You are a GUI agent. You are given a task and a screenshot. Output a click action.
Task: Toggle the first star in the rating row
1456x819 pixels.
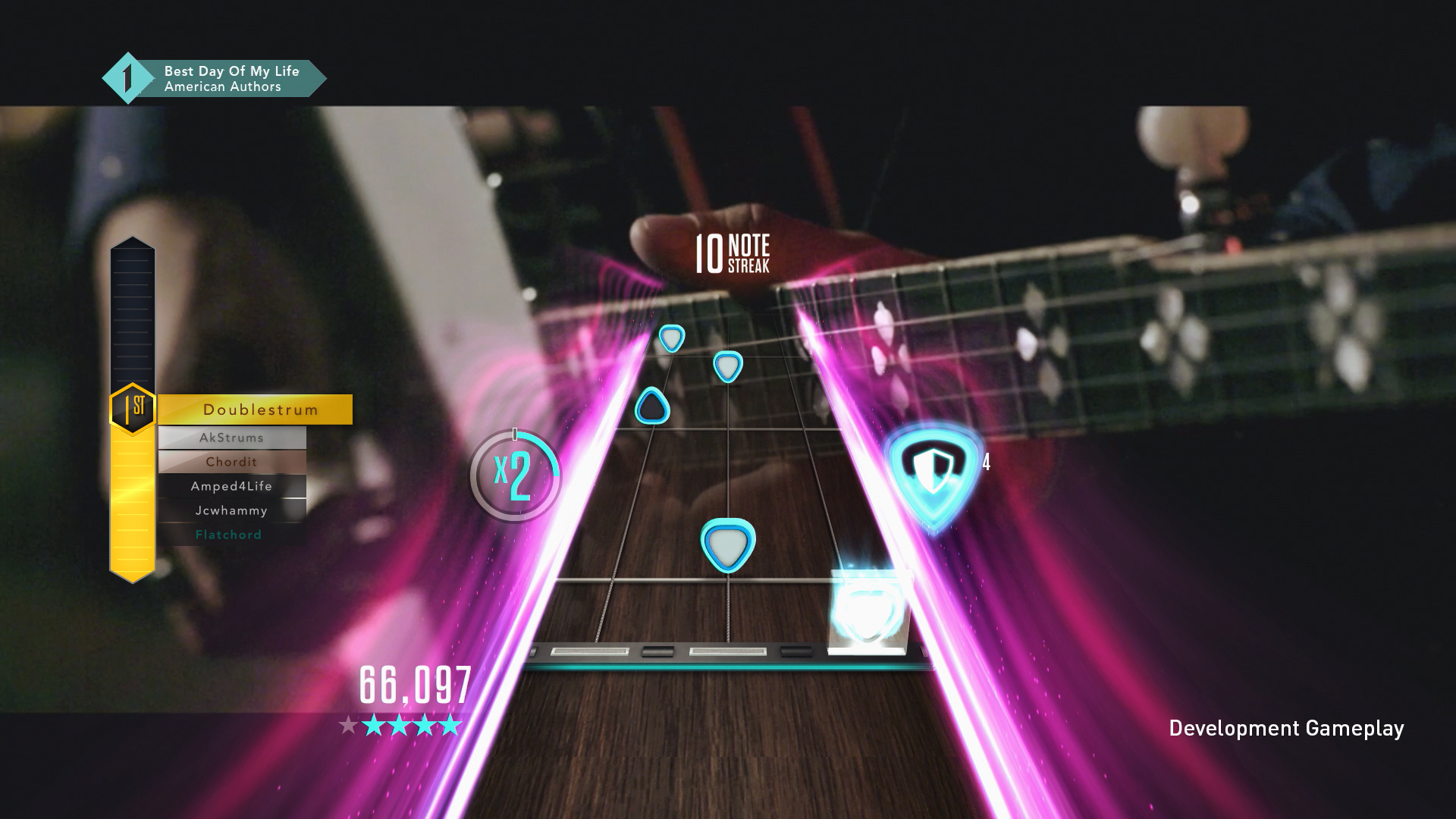(350, 726)
